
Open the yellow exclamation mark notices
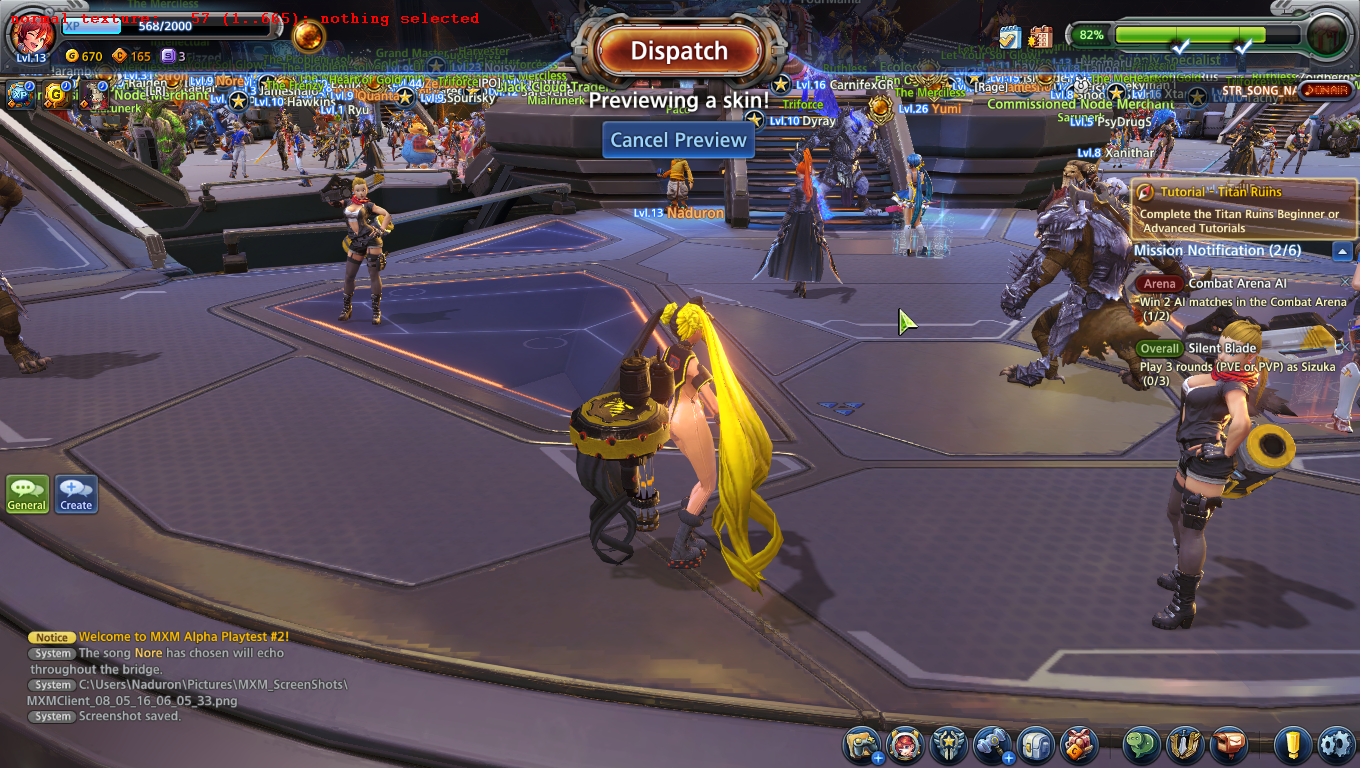point(1292,745)
